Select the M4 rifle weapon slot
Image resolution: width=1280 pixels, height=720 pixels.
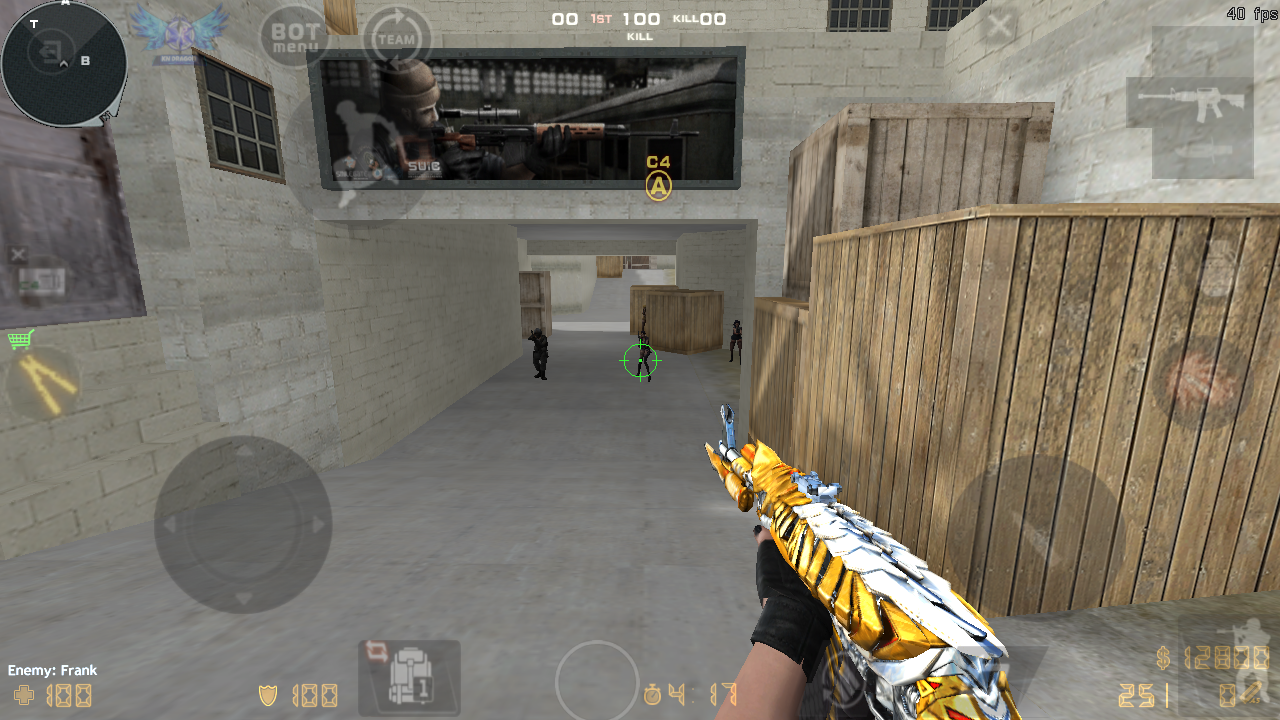click(x=1190, y=102)
